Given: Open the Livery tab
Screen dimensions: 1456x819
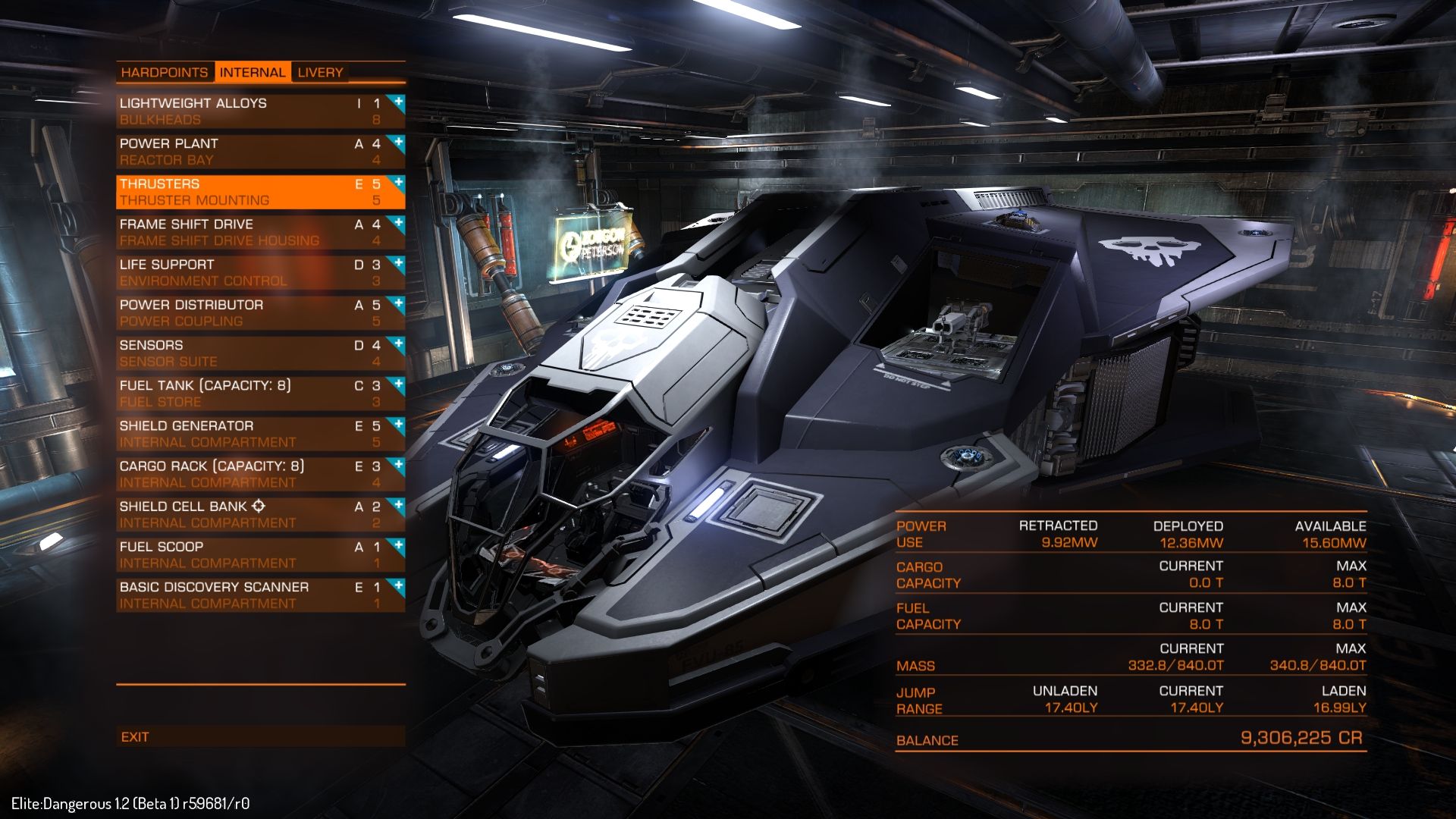Looking at the screenshot, I should pos(320,73).
